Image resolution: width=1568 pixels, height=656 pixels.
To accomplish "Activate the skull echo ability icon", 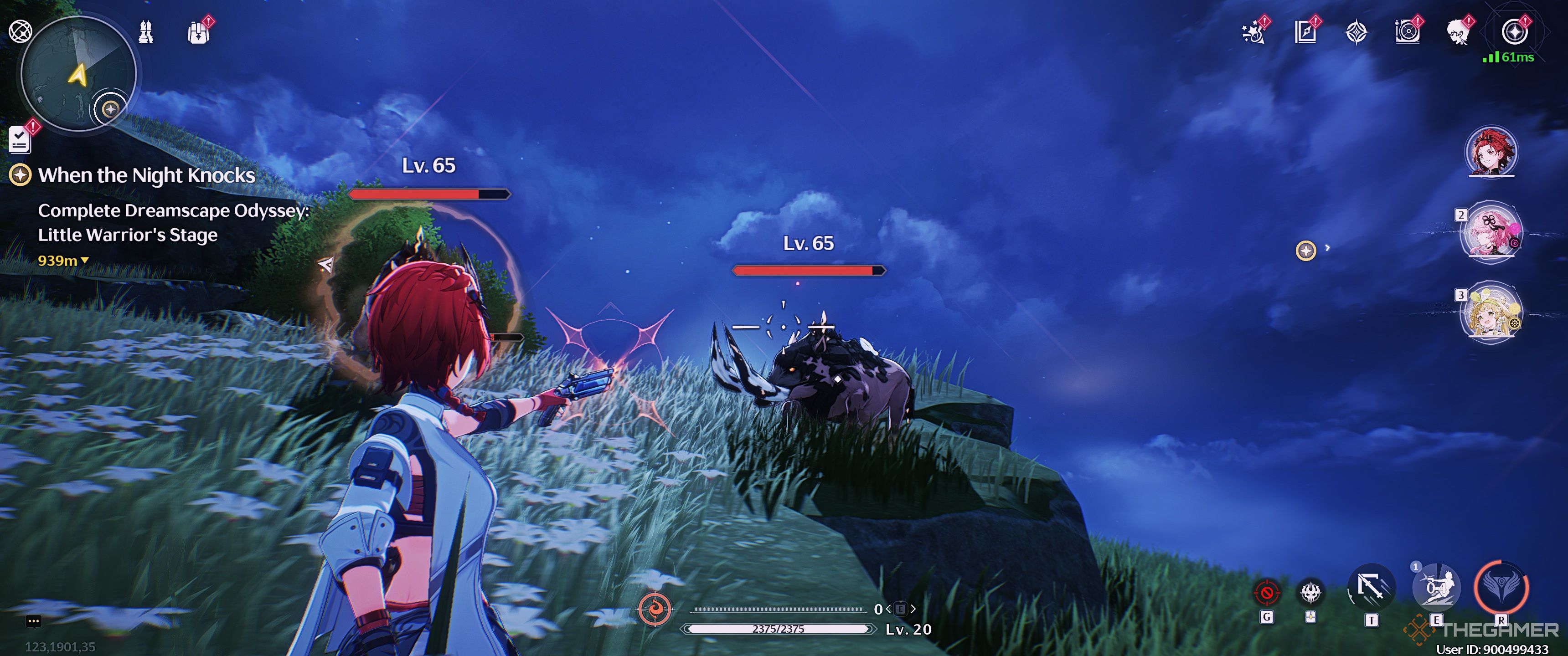I will (x=1311, y=592).
